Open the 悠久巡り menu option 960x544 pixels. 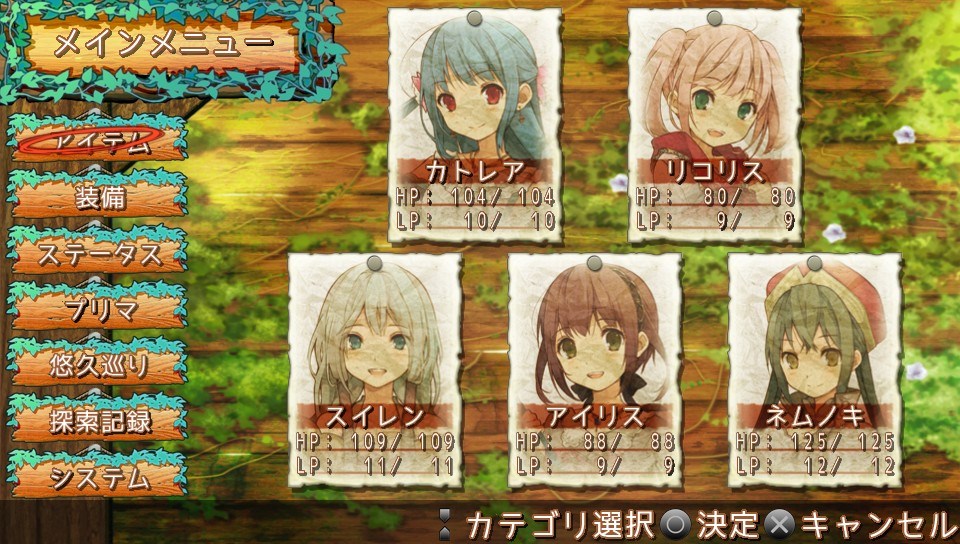click(x=99, y=365)
